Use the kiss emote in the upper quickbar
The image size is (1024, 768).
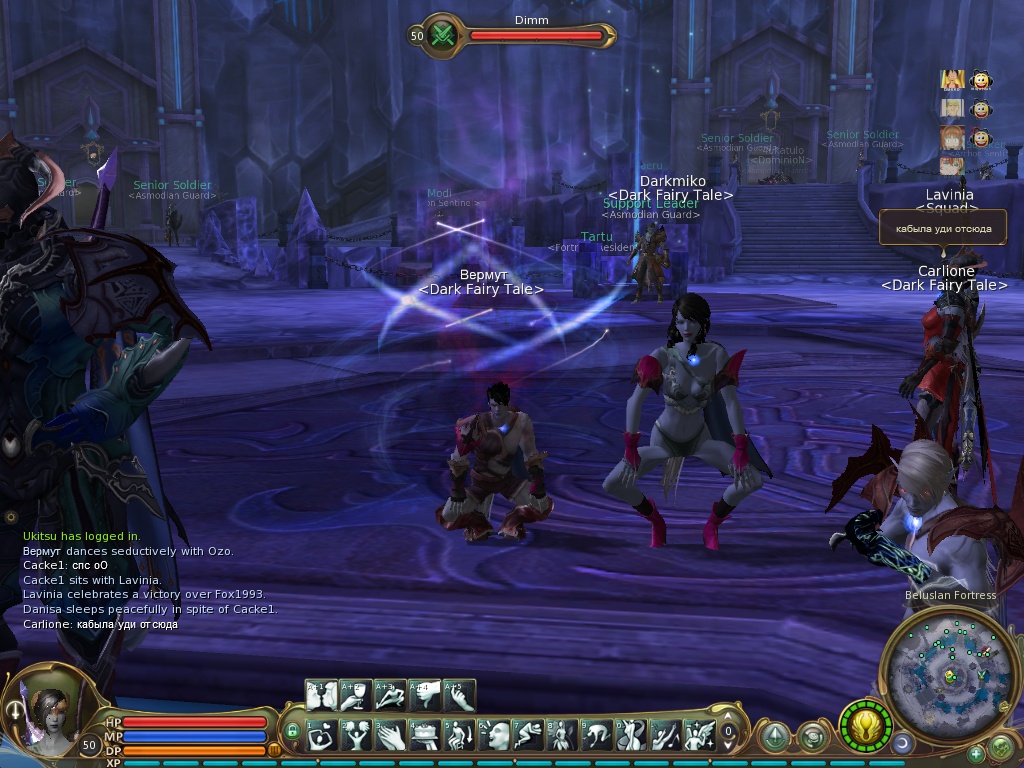(x=322, y=694)
